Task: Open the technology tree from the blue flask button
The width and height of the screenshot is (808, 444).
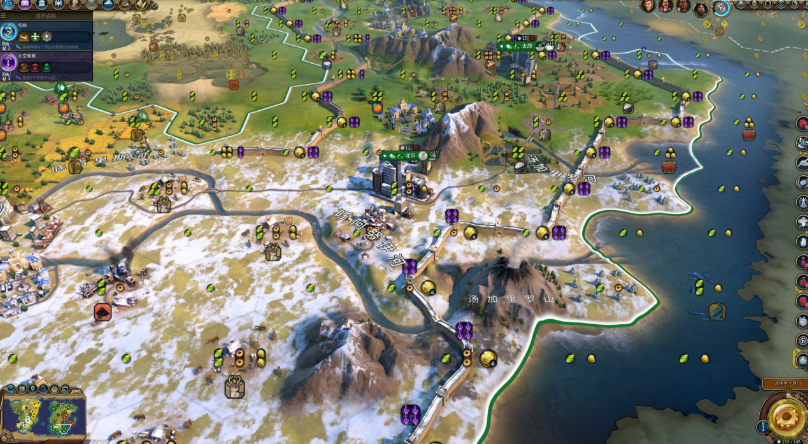Action: (x=8, y=5)
